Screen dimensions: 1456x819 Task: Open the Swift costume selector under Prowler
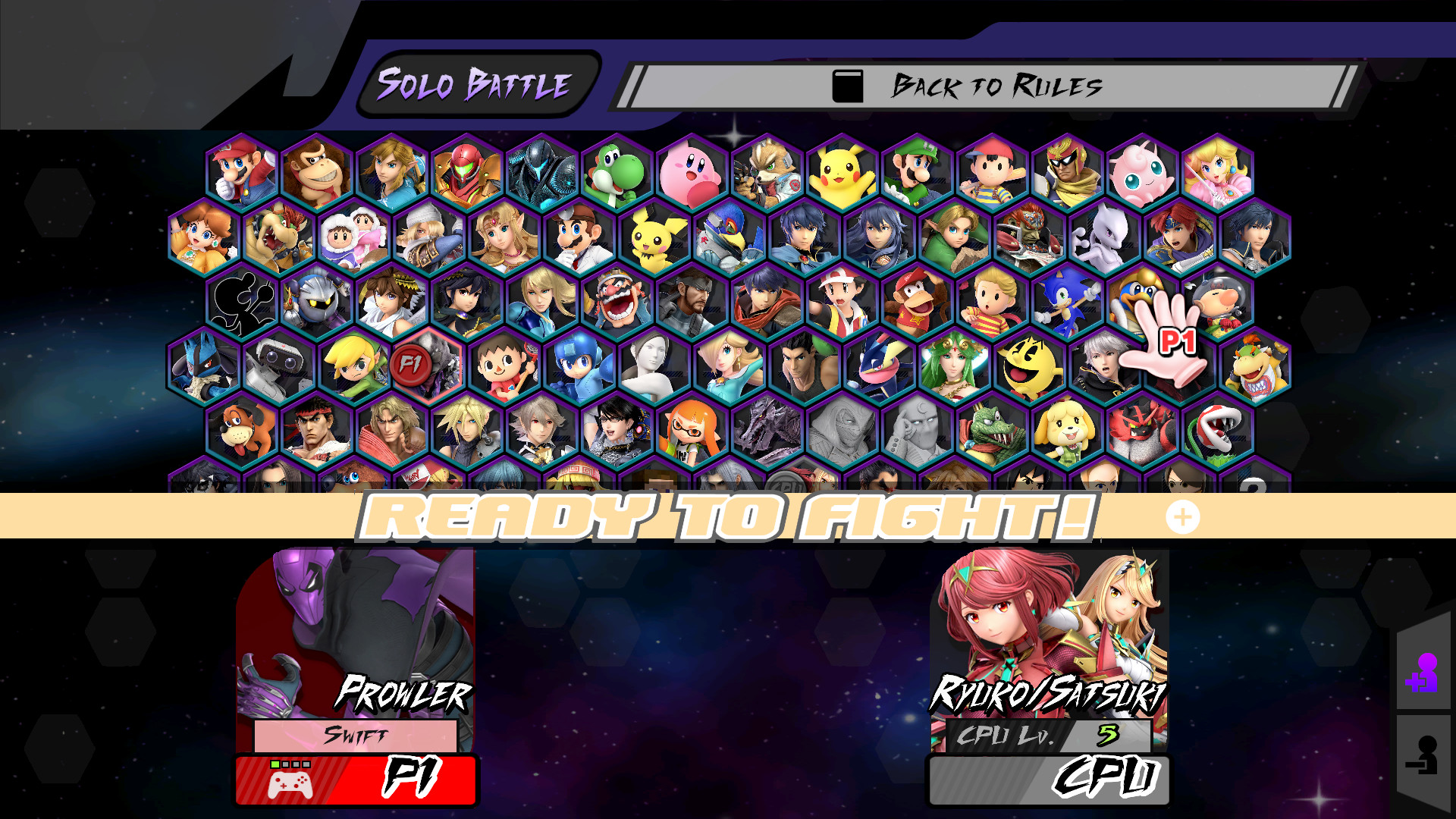pyautogui.click(x=356, y=735)
